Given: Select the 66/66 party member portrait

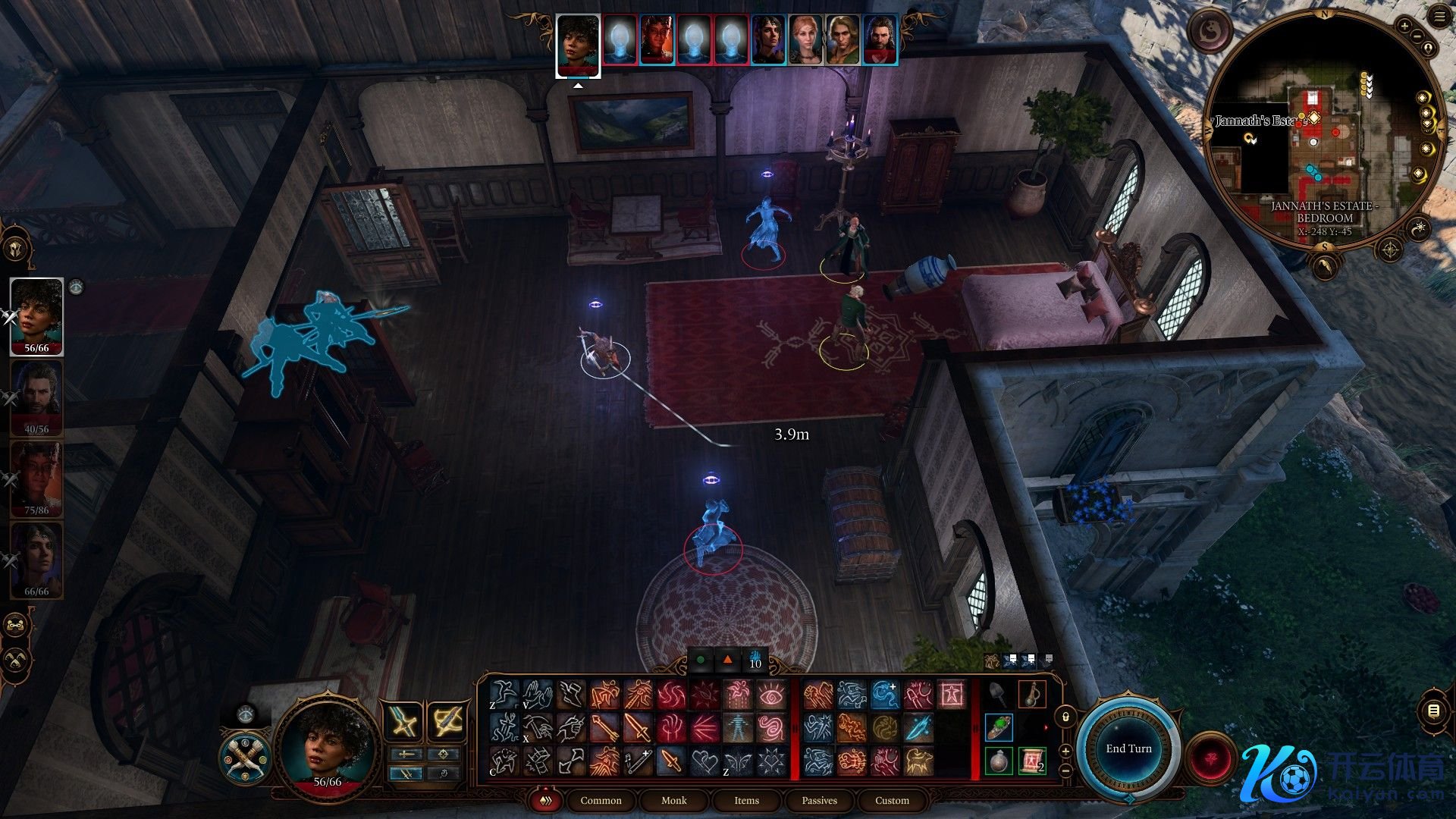Looking at the screenshot, I should [36, 560].
